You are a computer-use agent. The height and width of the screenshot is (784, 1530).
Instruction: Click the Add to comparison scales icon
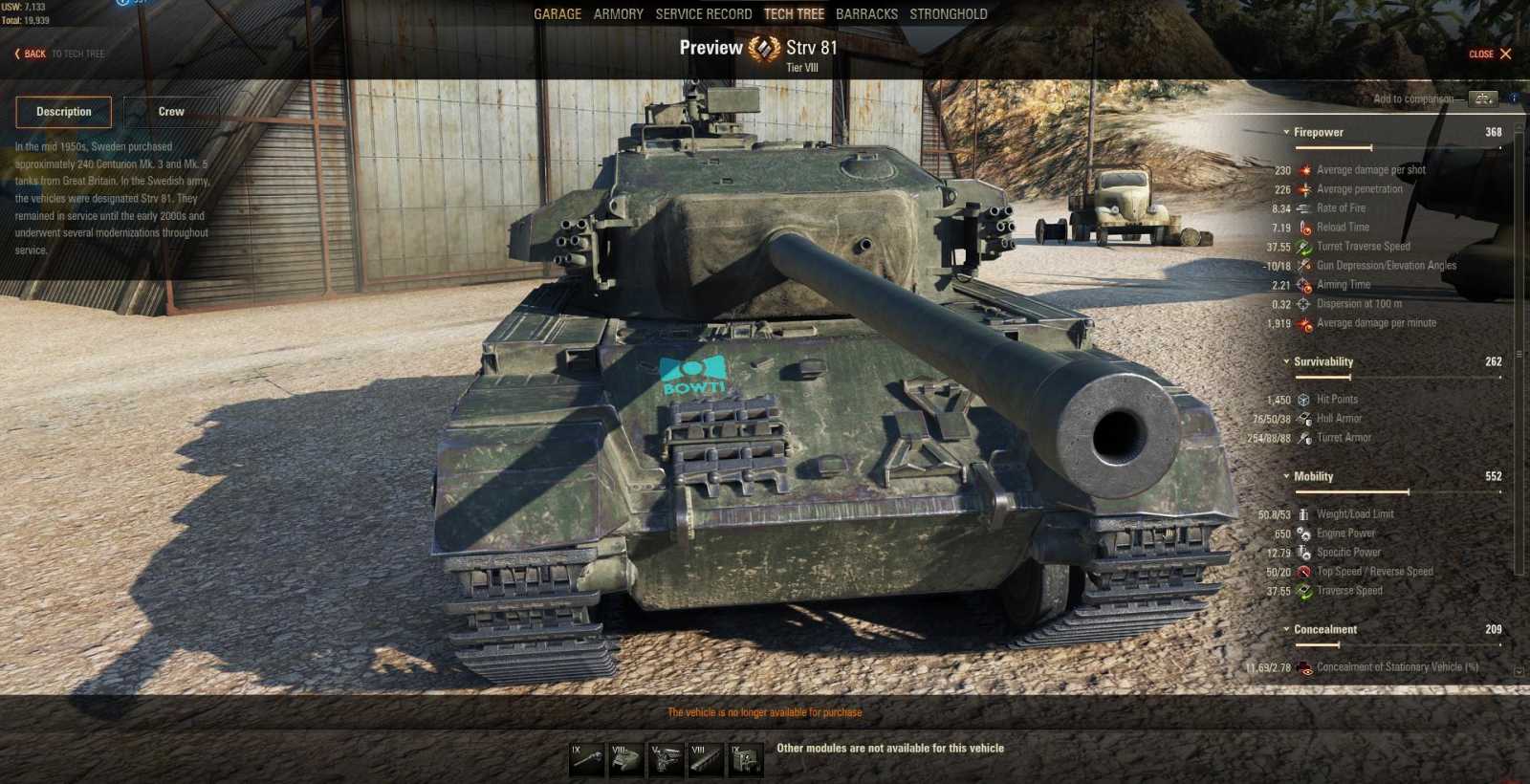(1482, 98)
